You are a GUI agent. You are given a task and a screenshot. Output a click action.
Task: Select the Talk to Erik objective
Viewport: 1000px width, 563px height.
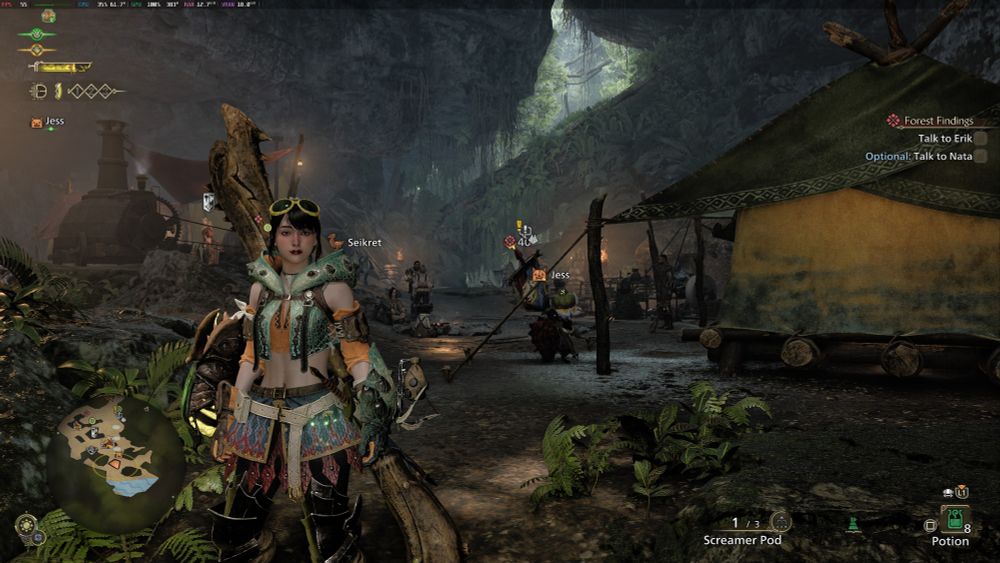click(x=947, y=138)
